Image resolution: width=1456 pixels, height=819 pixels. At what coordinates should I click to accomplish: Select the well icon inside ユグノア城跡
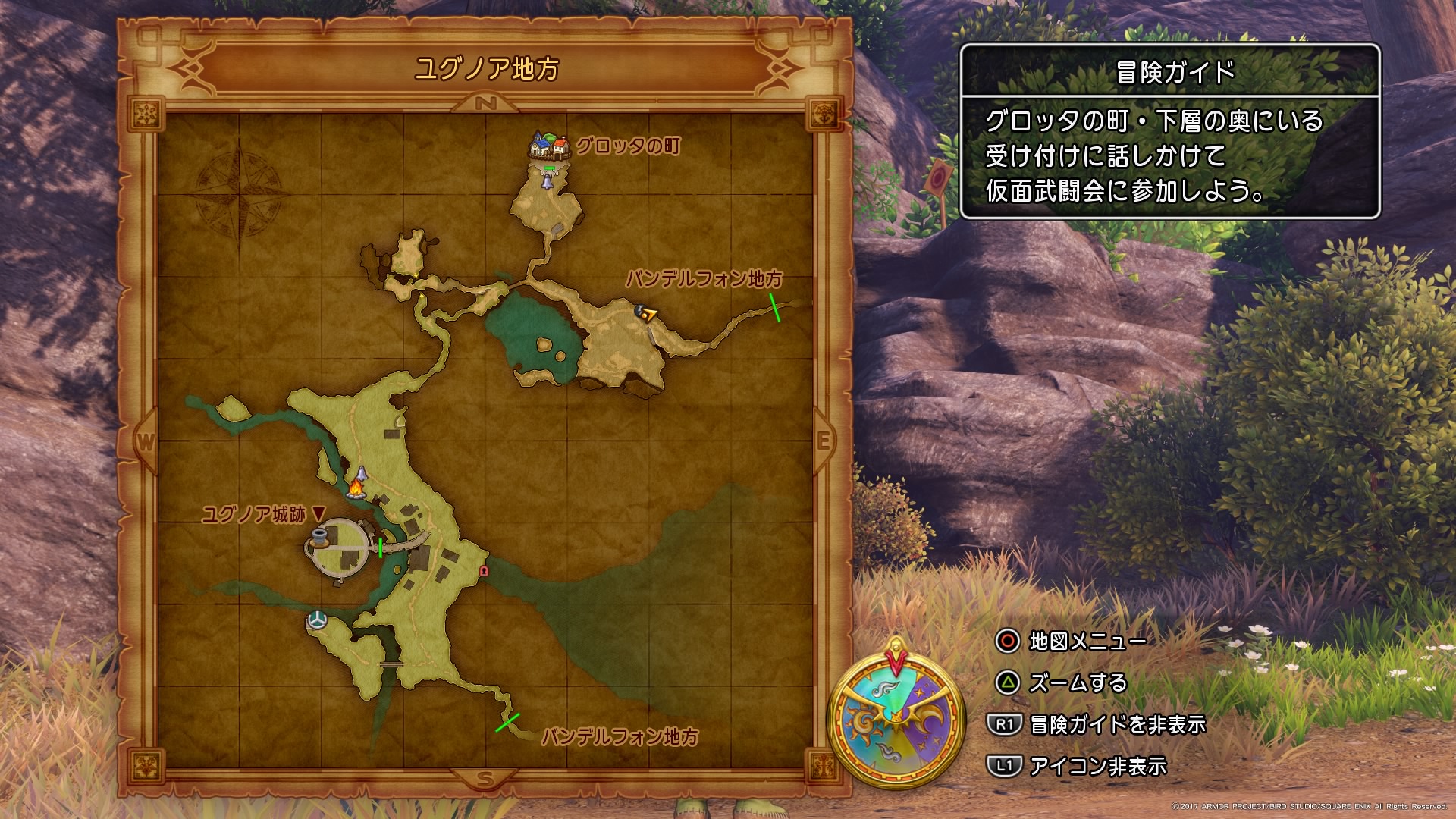tap(319, 537)
